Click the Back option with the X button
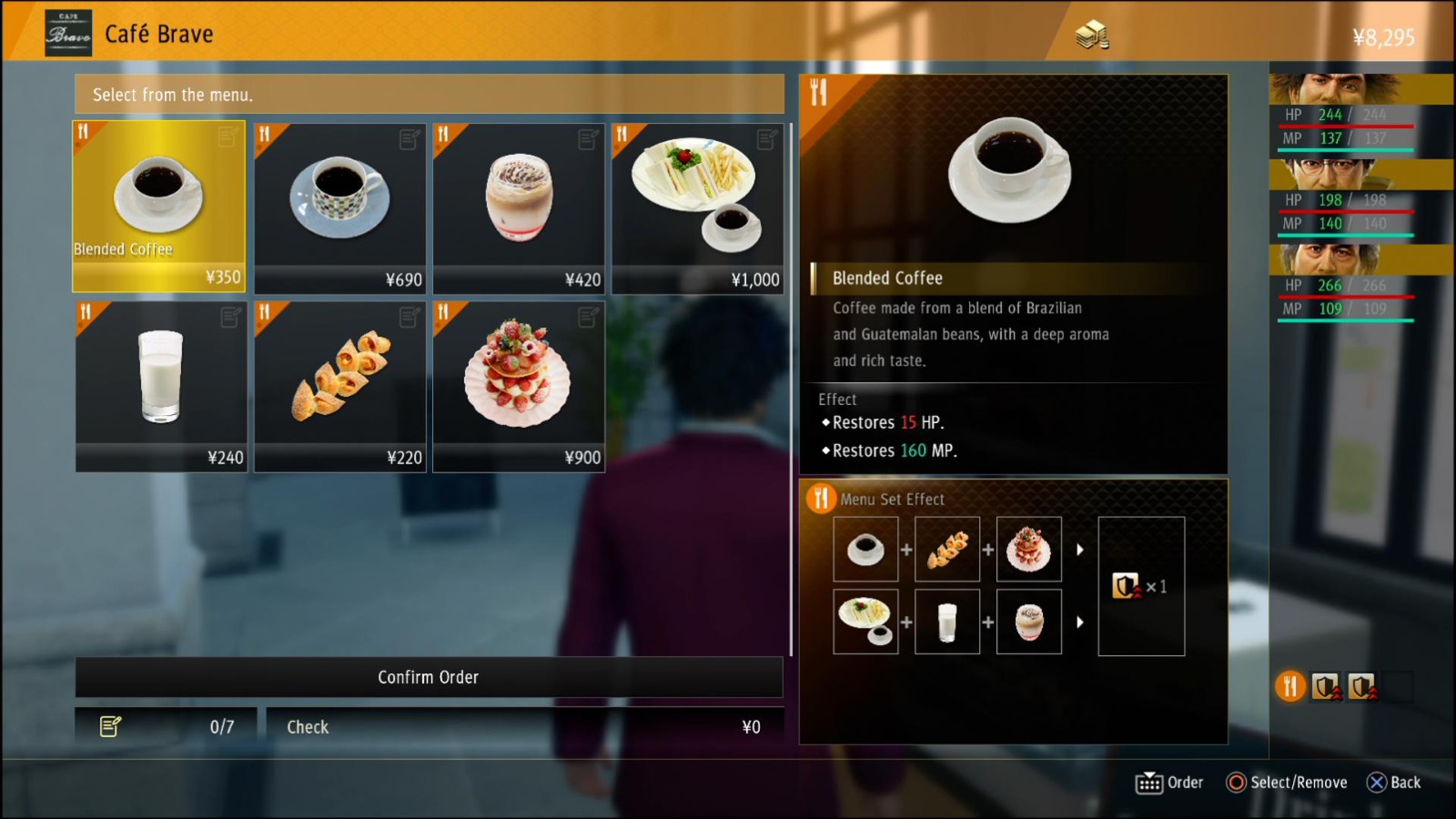Viewport: 1456px width, 819px height. [x=1394, y=782]
